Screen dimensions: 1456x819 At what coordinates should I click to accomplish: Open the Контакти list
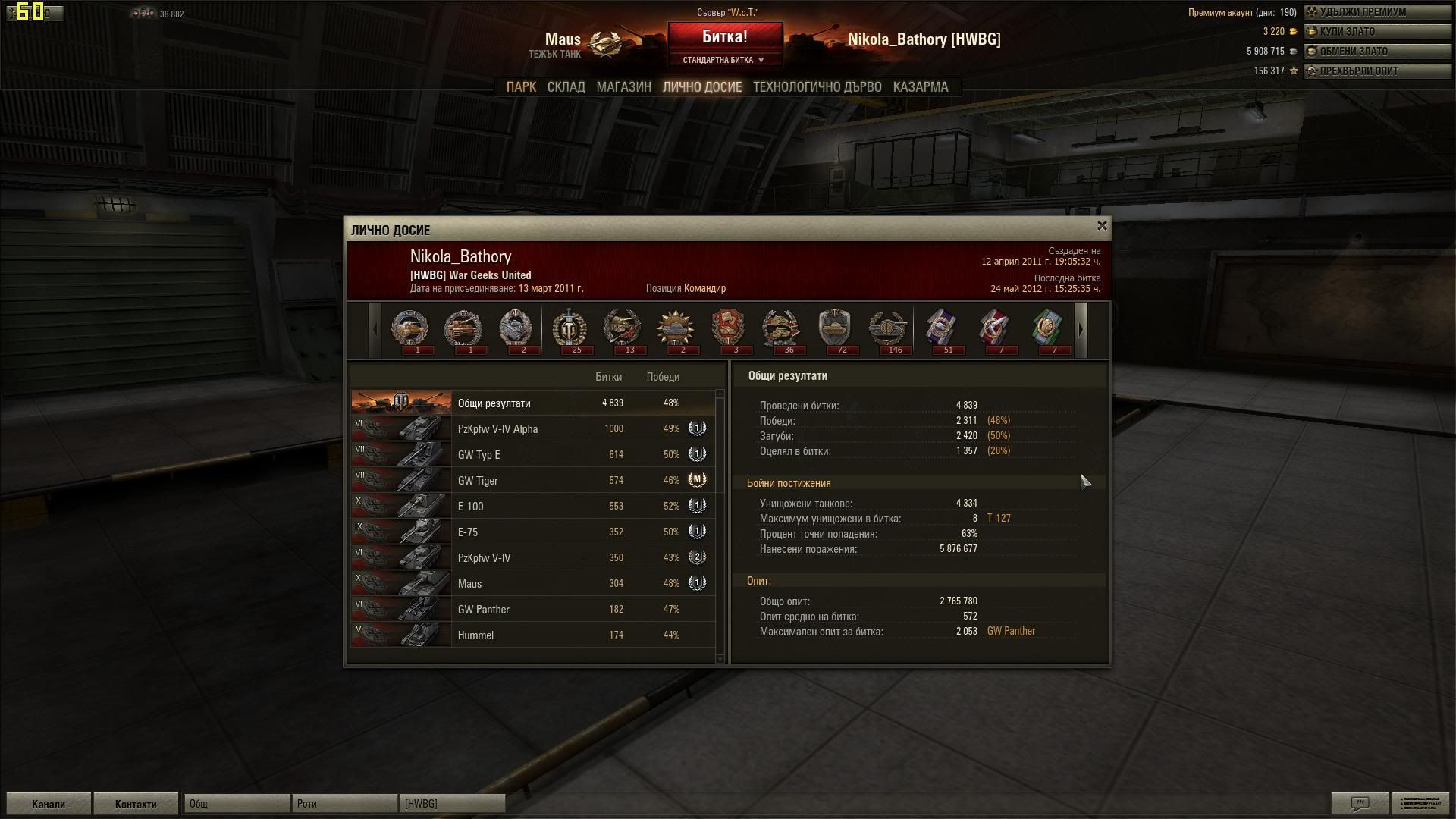point(136,804)
